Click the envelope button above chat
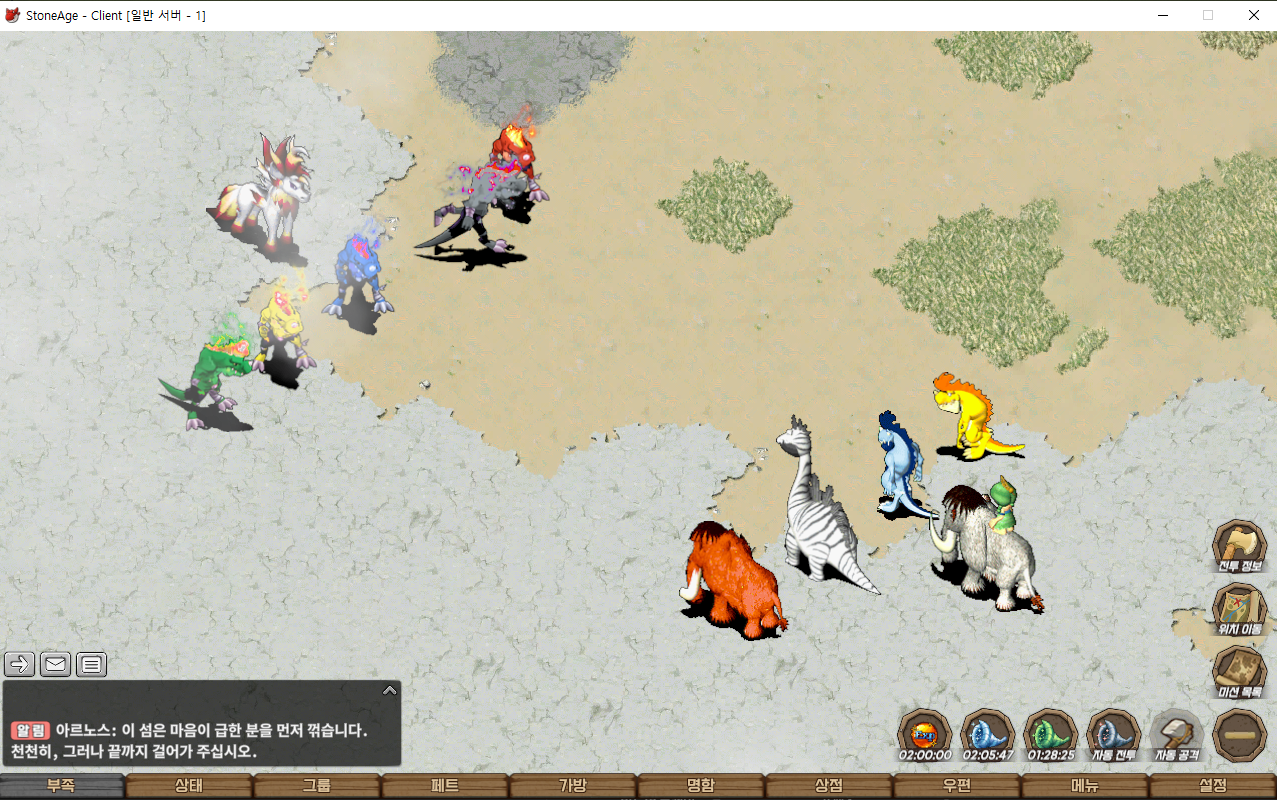This screenshot has width=1277, height=800. [55, 664]
